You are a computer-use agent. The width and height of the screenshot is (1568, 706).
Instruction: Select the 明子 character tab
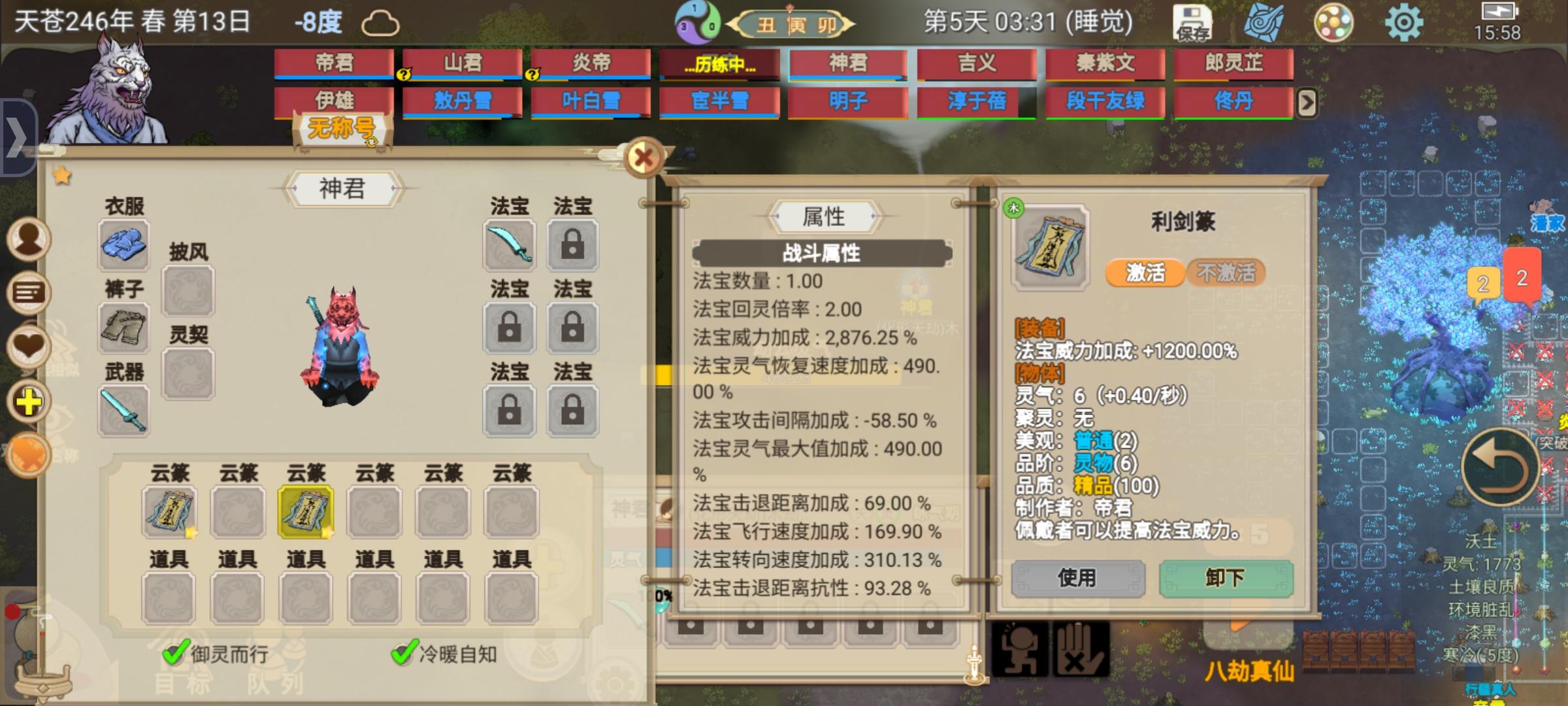[x=847, y=103]
